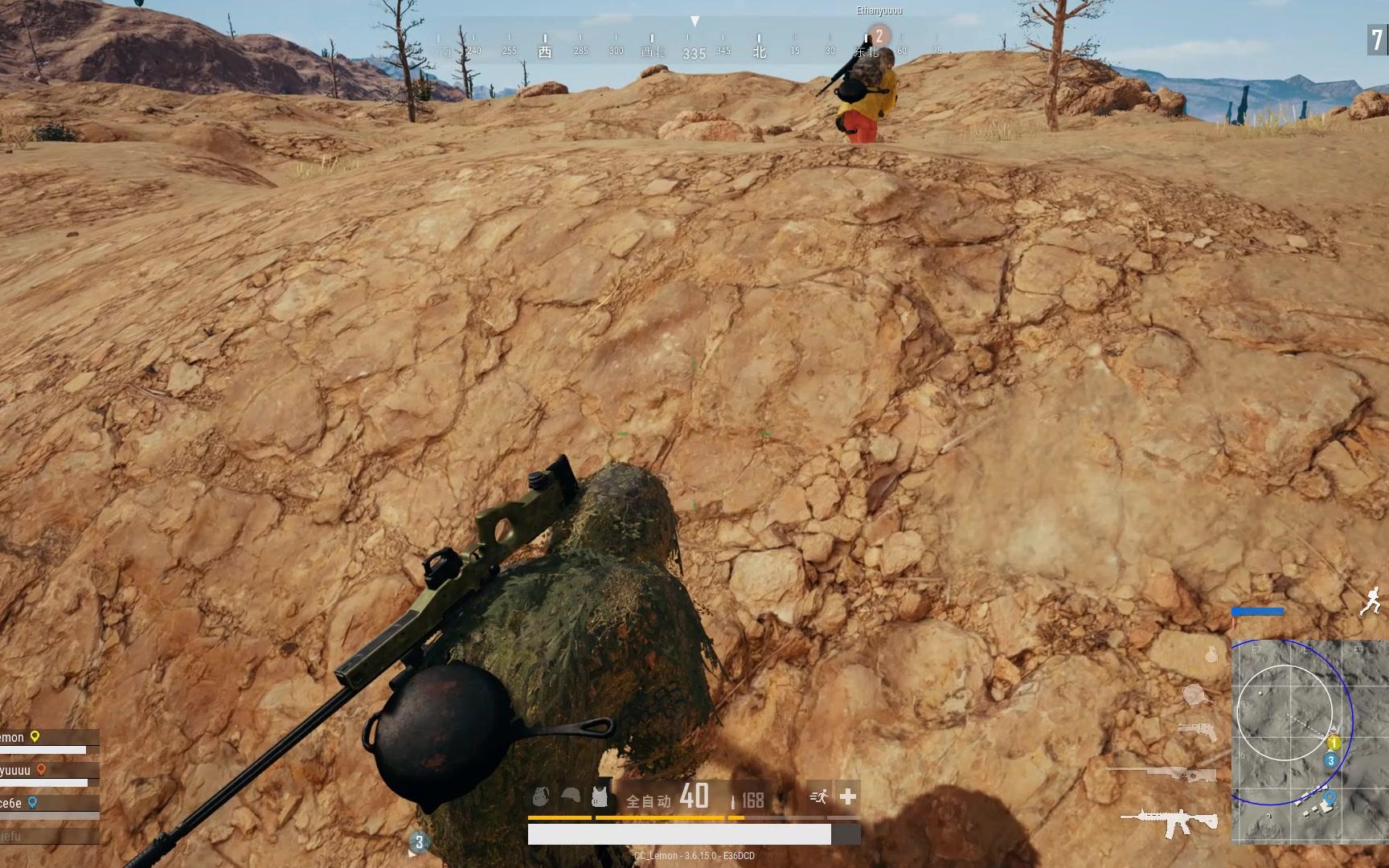Click the sprint boost status icon
Image resolution: width=1389 pixels, height=868 pixels.
tap(819, 796)
